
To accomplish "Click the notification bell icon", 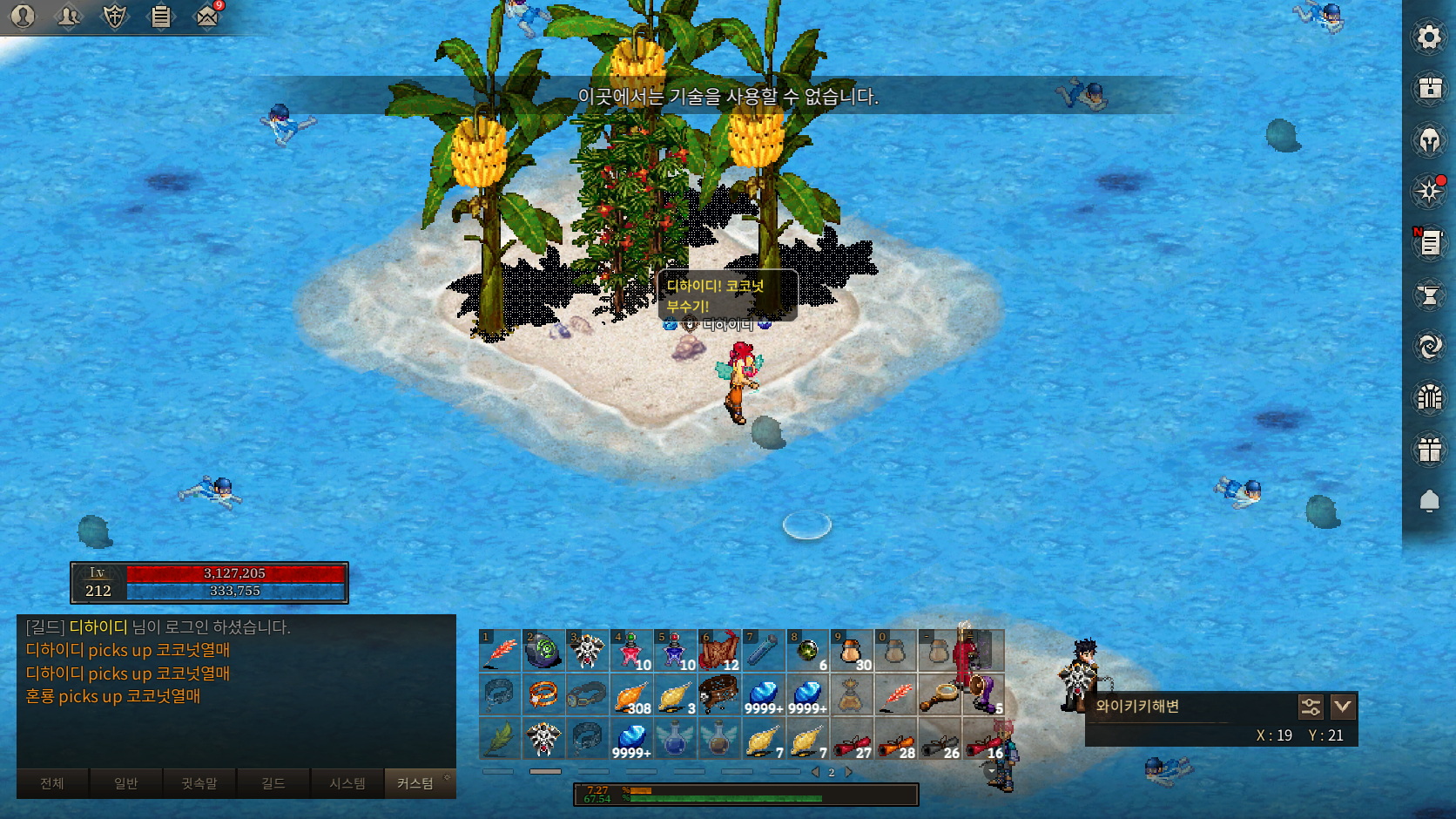I will (1429, 501).
